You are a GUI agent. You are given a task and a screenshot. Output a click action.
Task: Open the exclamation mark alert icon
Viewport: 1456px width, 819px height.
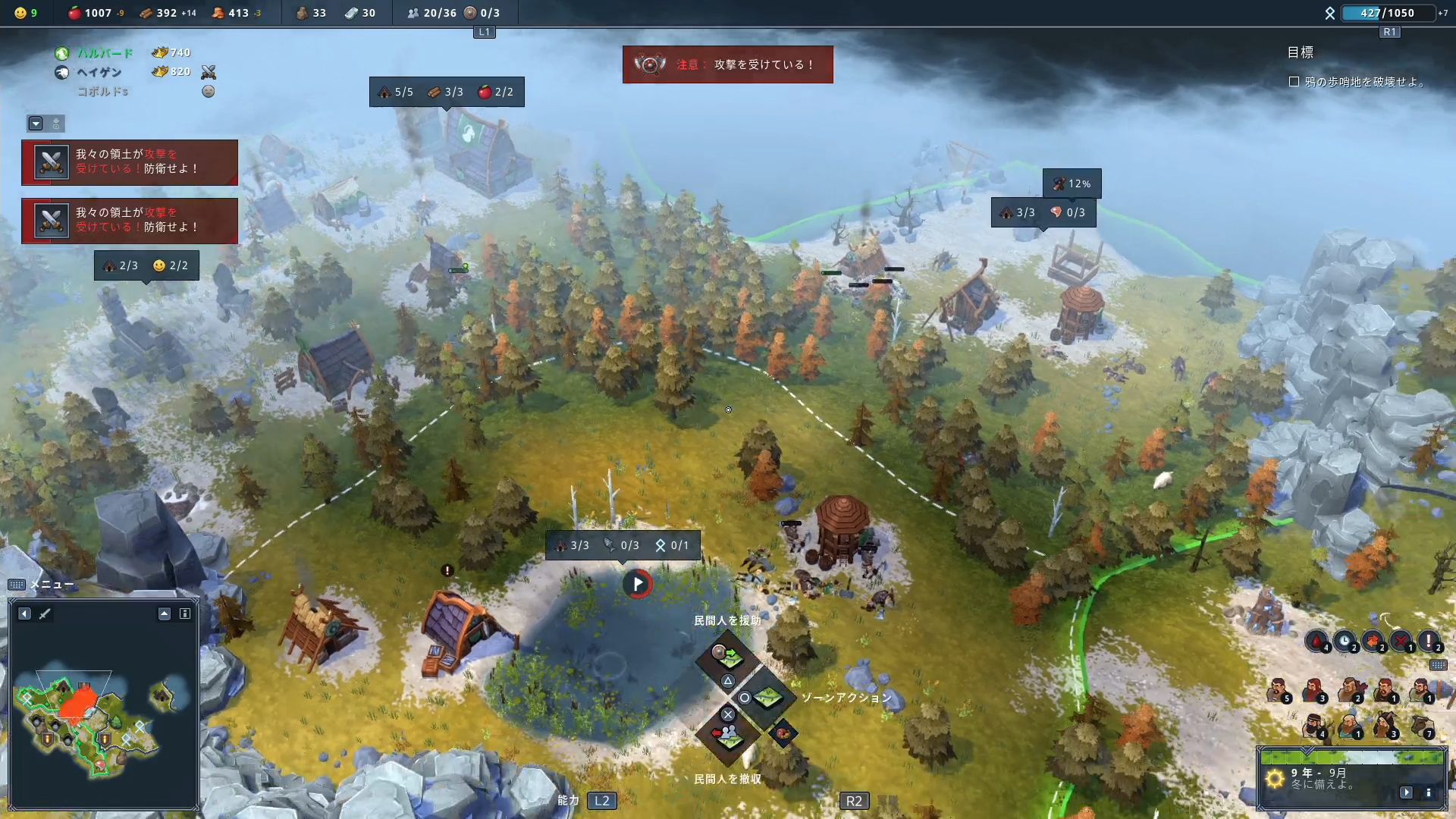(x=1429, y=642)
